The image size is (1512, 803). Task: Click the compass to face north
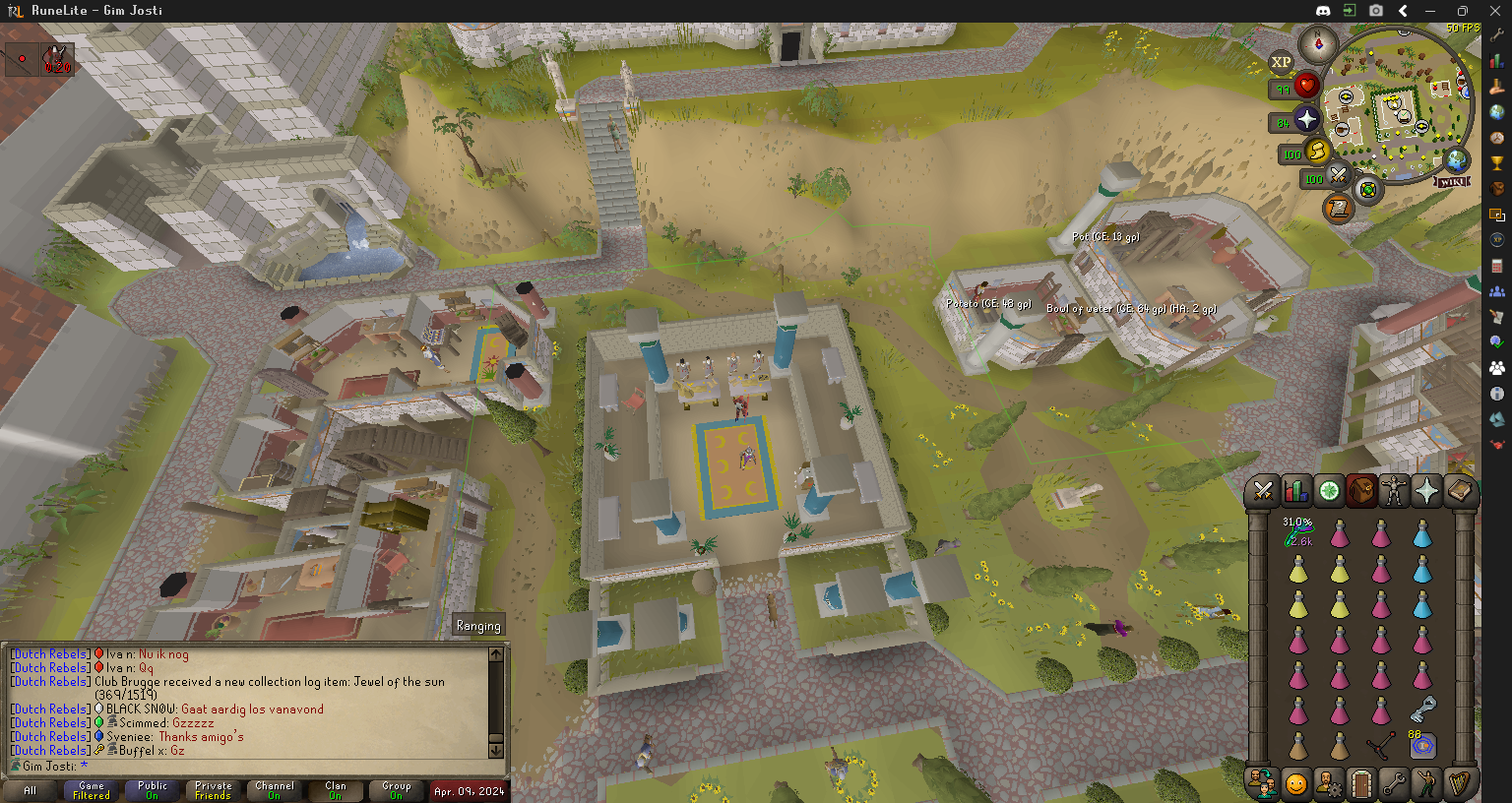[1317, 44]
